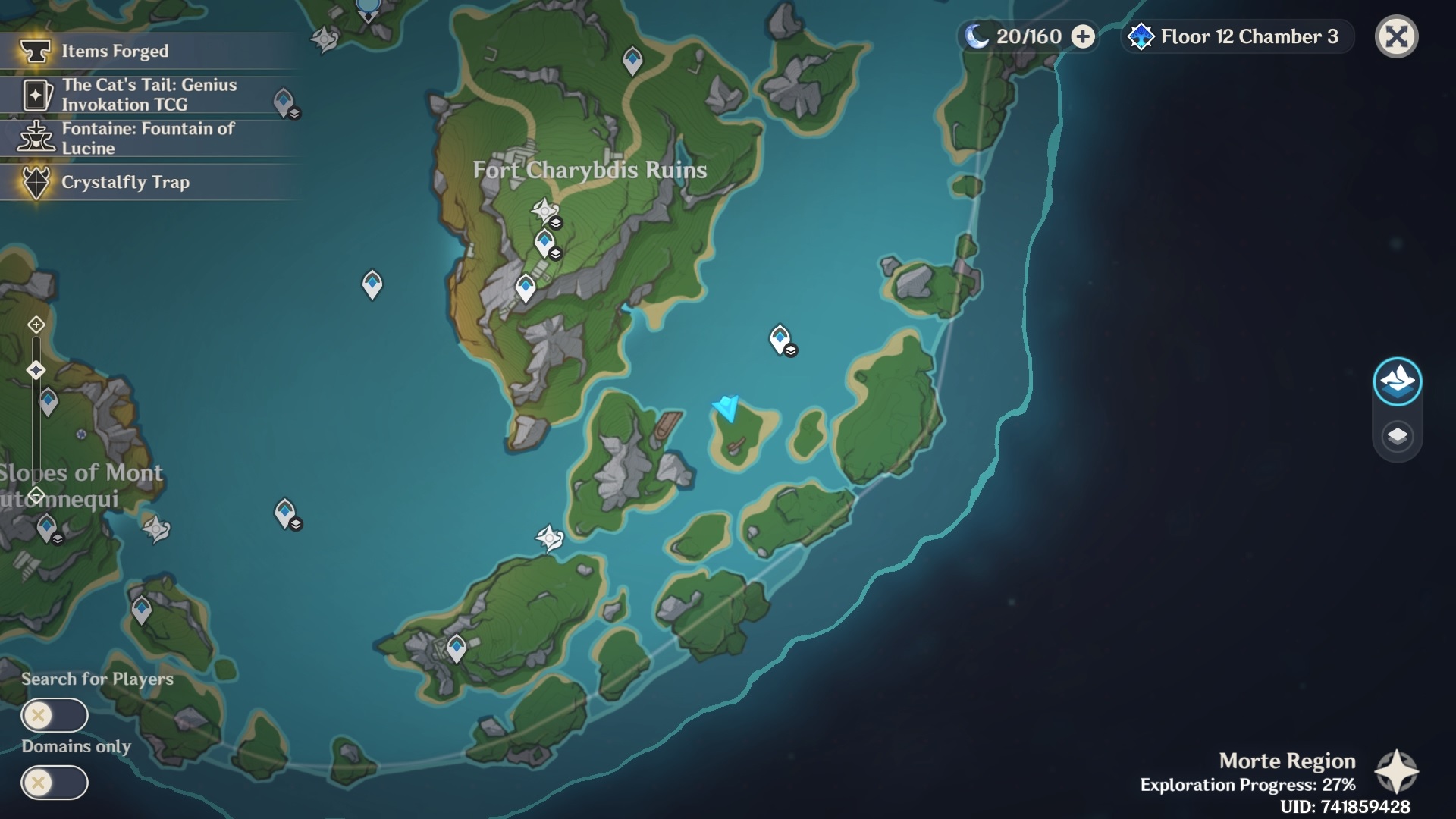The width and height of the screenshot is (1456, 819).
Task: Select the Items Forged notification icon
Action: pyautogui.click(x=34, y=51)
